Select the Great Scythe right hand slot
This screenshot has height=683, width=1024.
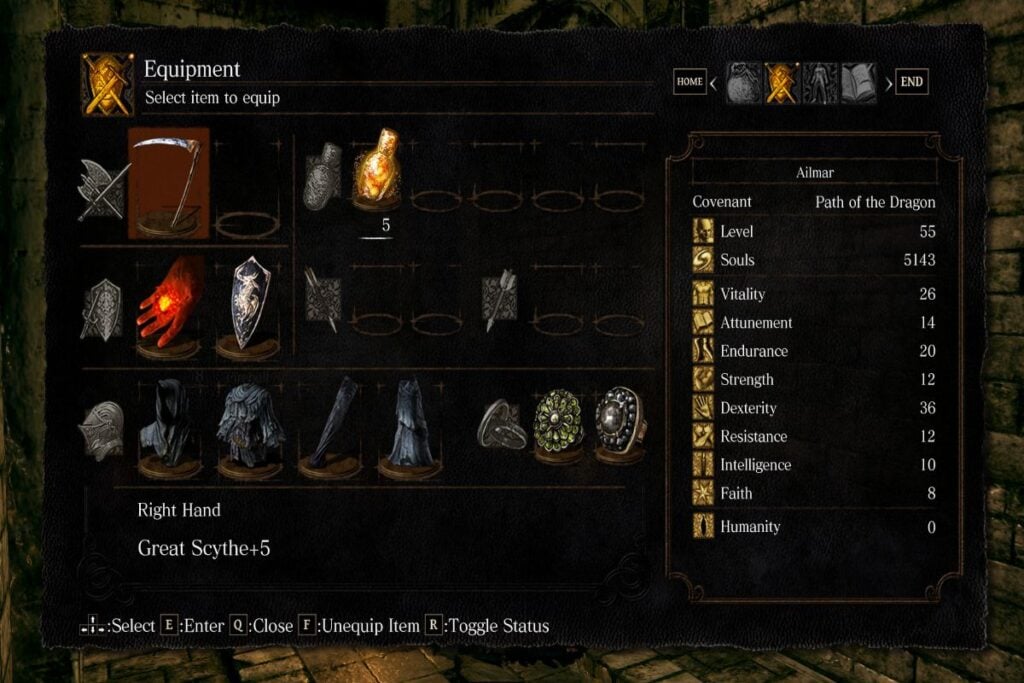[x=168, y=183]
